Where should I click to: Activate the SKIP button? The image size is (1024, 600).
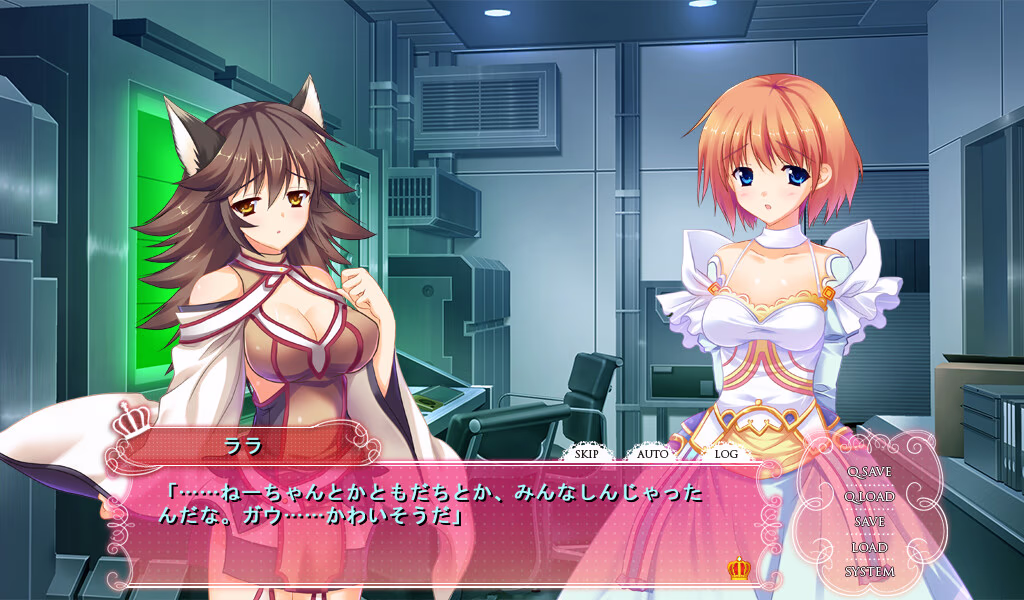point(588,454)
